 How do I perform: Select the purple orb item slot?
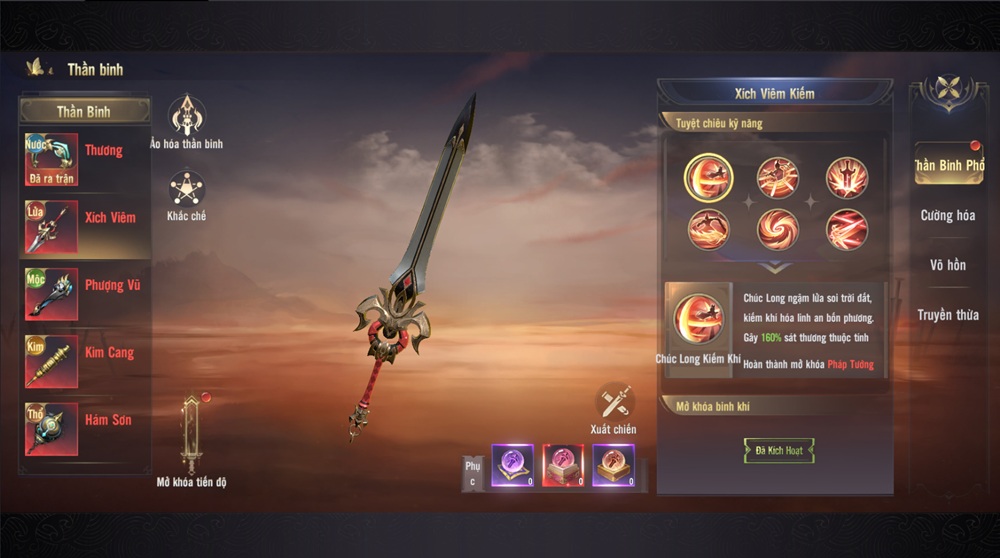512,466
